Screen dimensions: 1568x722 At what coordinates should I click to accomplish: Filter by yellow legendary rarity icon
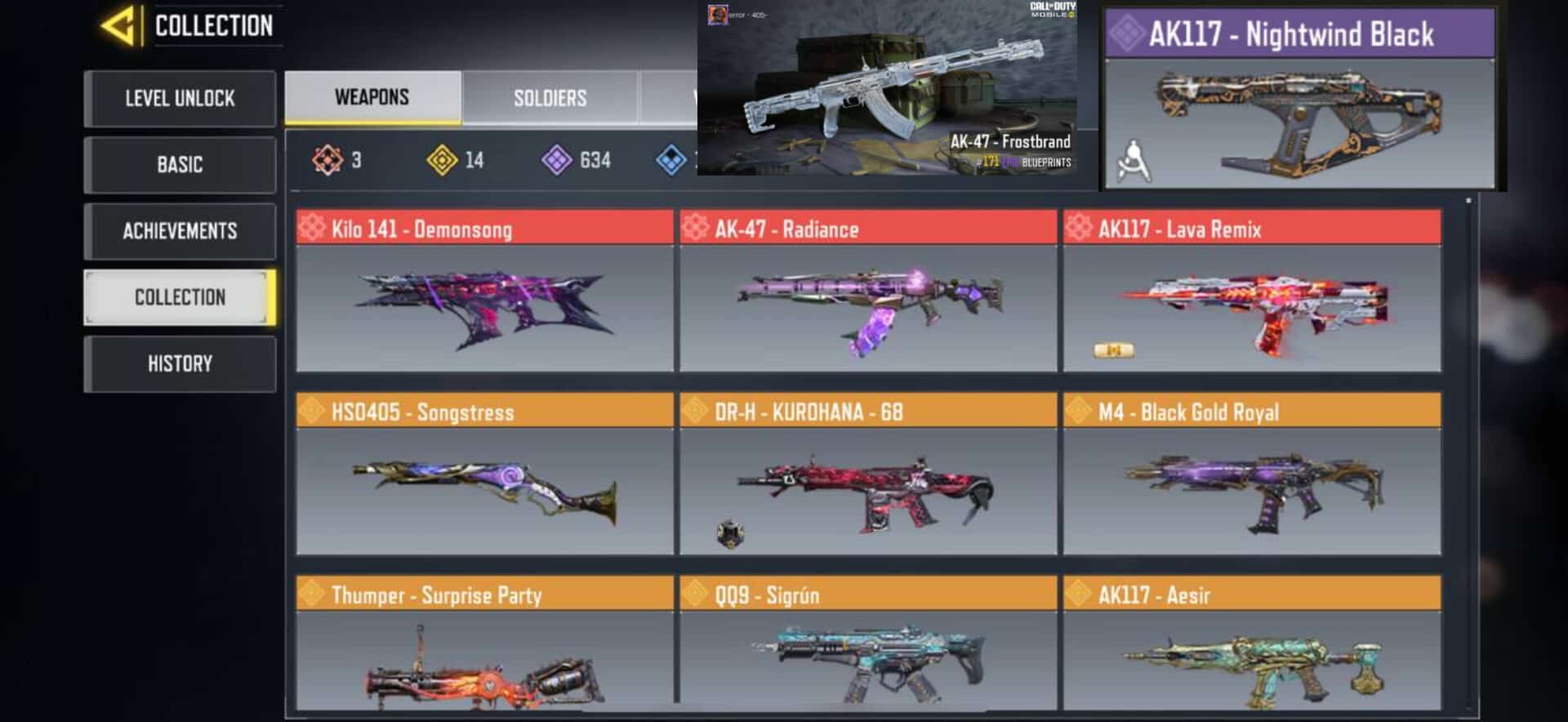click(x=443, y=160)
